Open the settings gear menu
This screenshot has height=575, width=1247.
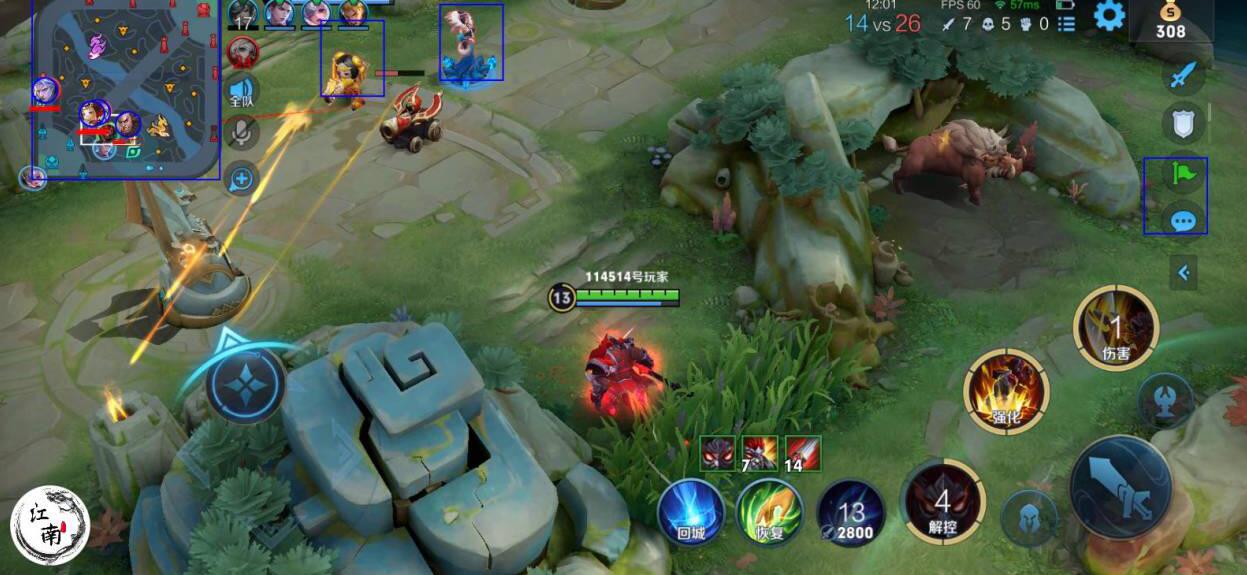coord(1109,16)
